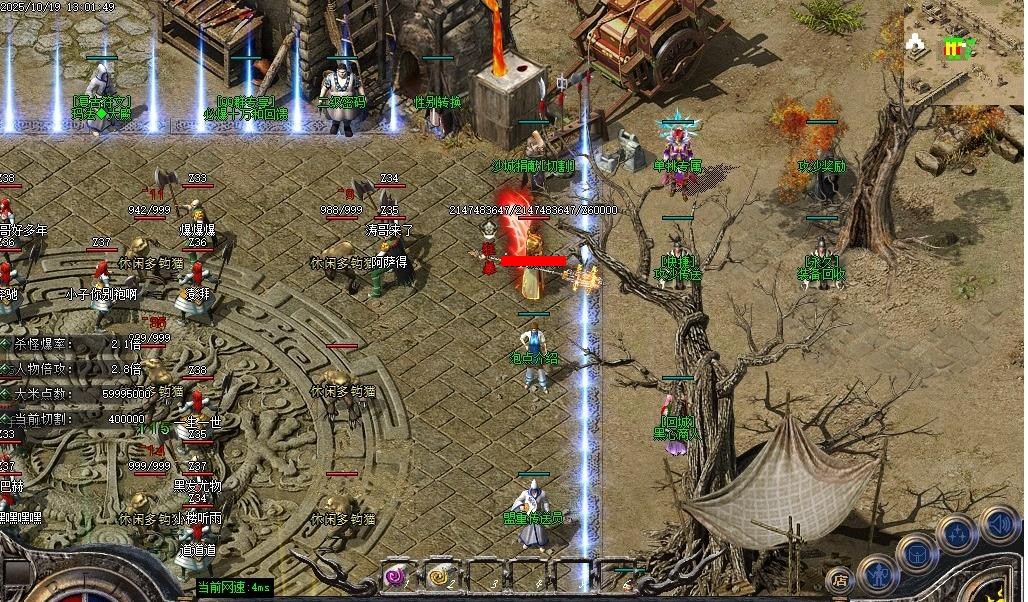Click the minimap in the corner
Viewport: 1028px width, 602px height.
[963, 52]
